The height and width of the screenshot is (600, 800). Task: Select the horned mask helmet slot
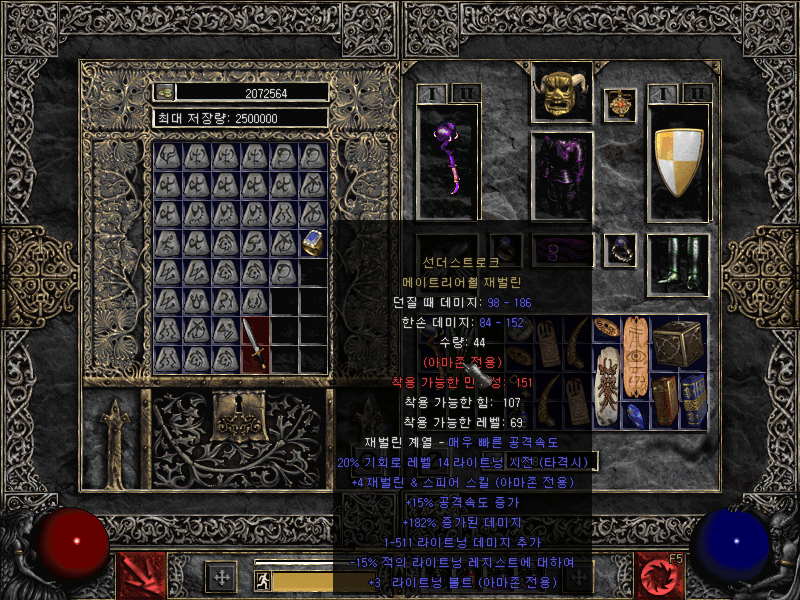(563, 93)
